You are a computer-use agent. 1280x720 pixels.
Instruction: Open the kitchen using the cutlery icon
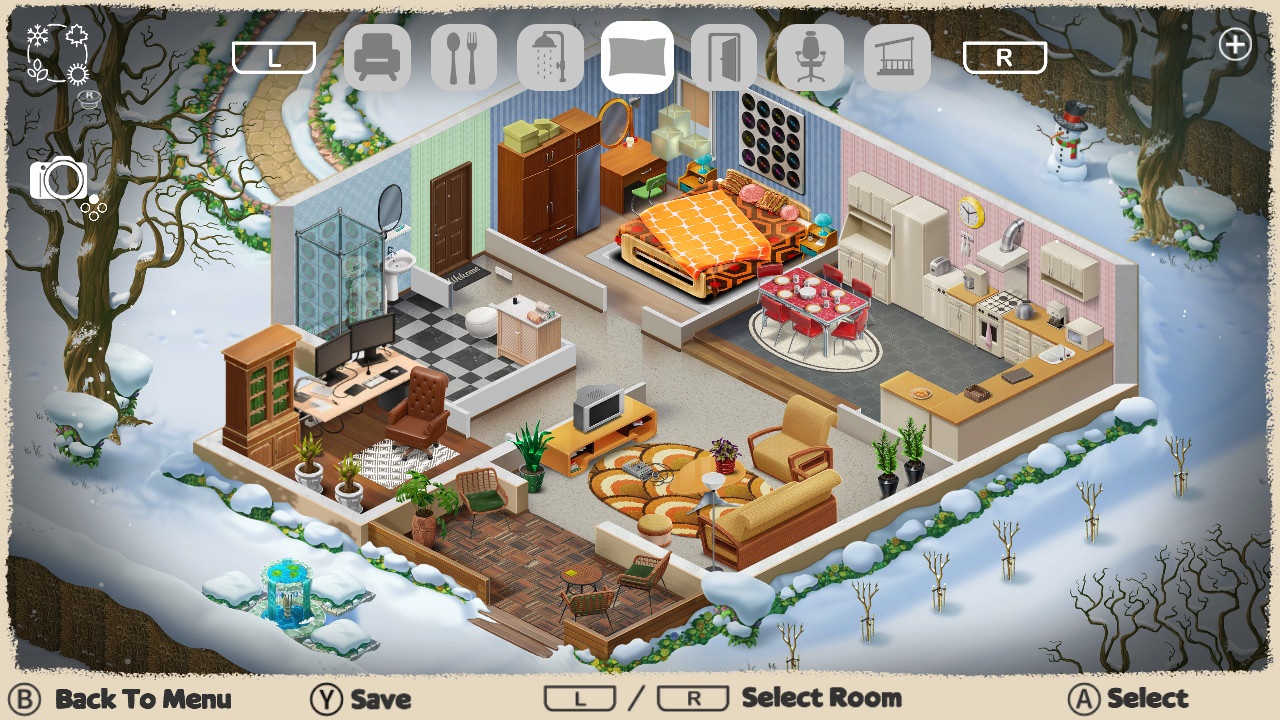(x=464, y=57)
